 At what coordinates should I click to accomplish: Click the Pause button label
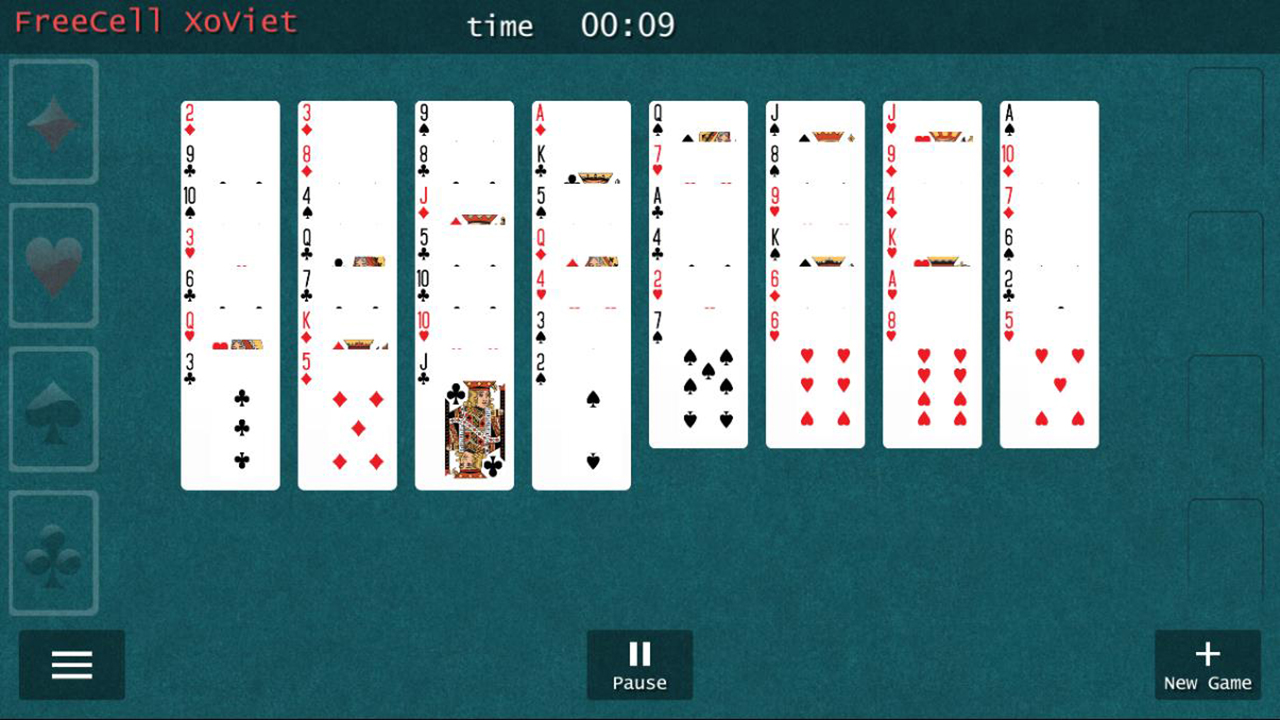(x=640, y=683)
